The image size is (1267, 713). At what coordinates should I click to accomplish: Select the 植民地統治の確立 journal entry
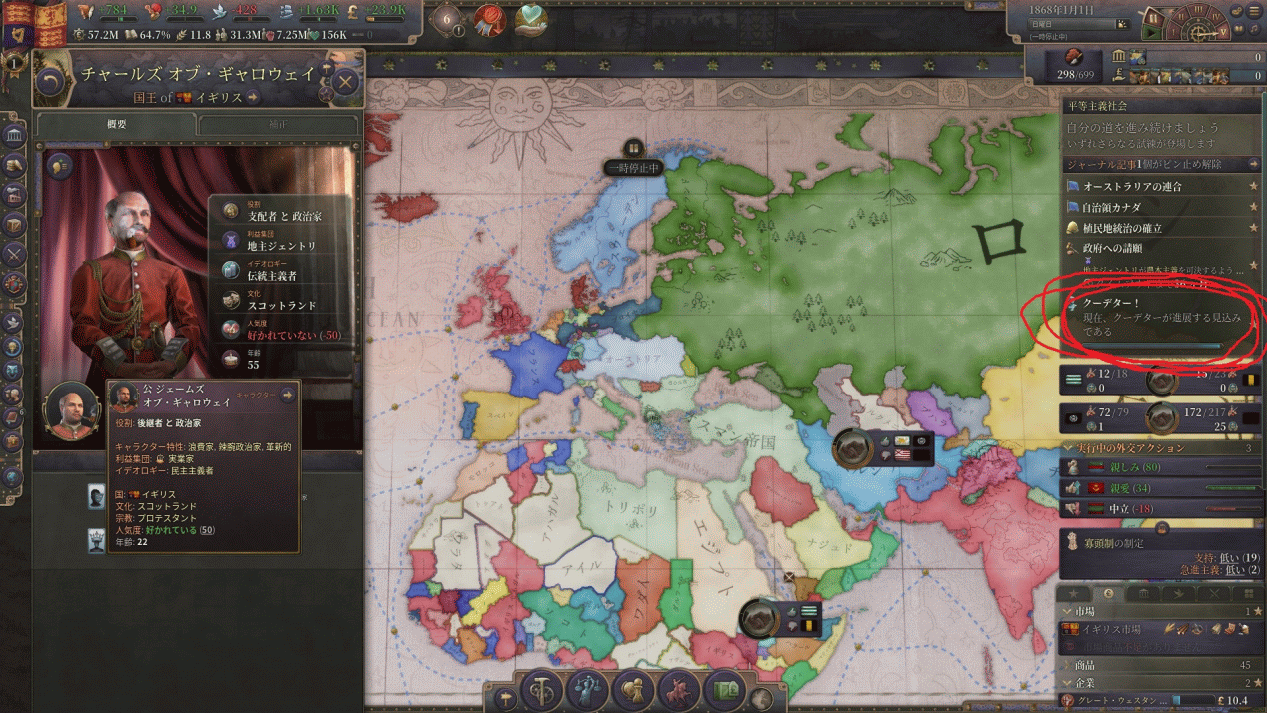(1122, 228)
